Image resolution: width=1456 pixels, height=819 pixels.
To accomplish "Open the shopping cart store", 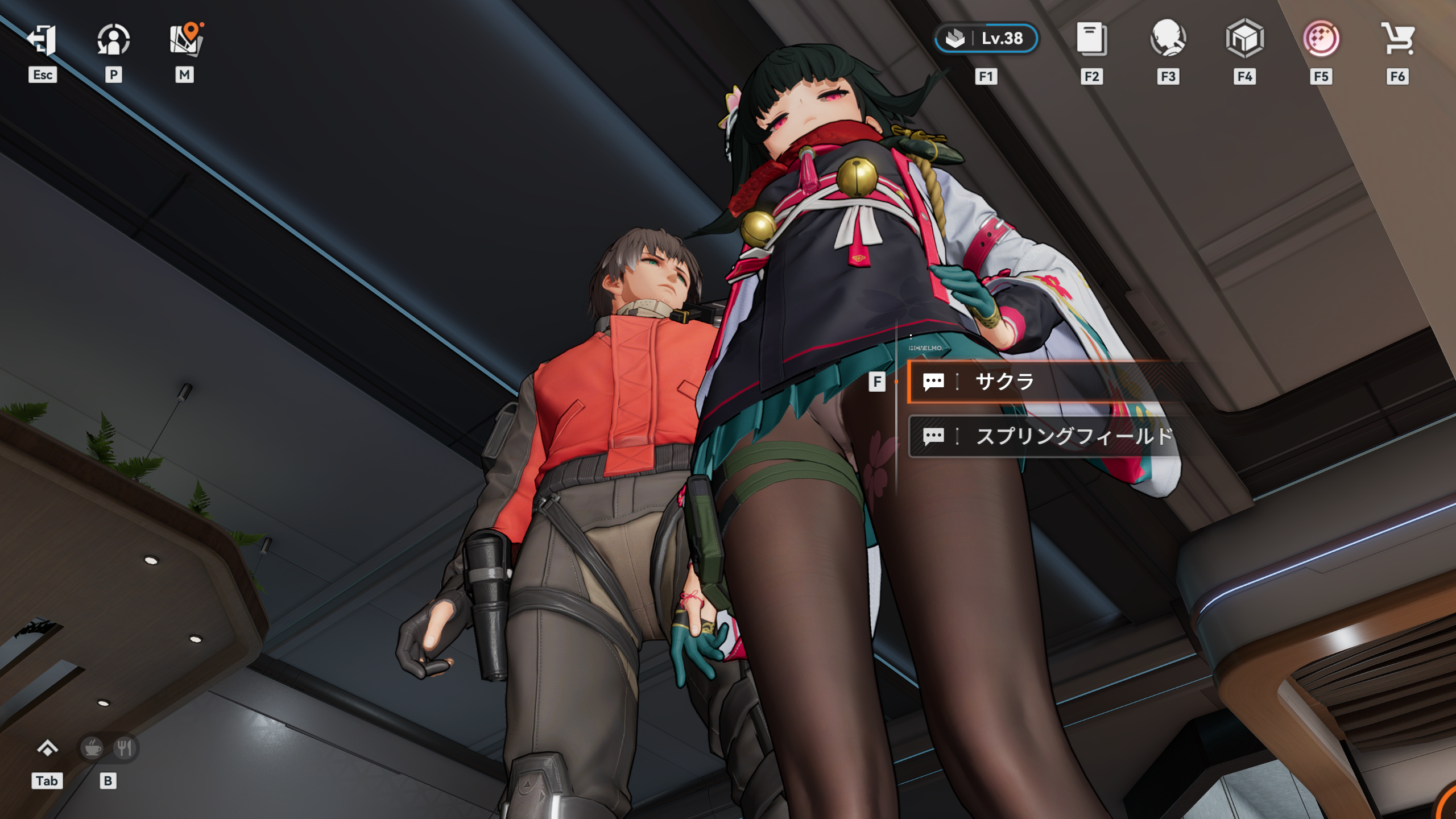I will click(x=1397, y=39).
